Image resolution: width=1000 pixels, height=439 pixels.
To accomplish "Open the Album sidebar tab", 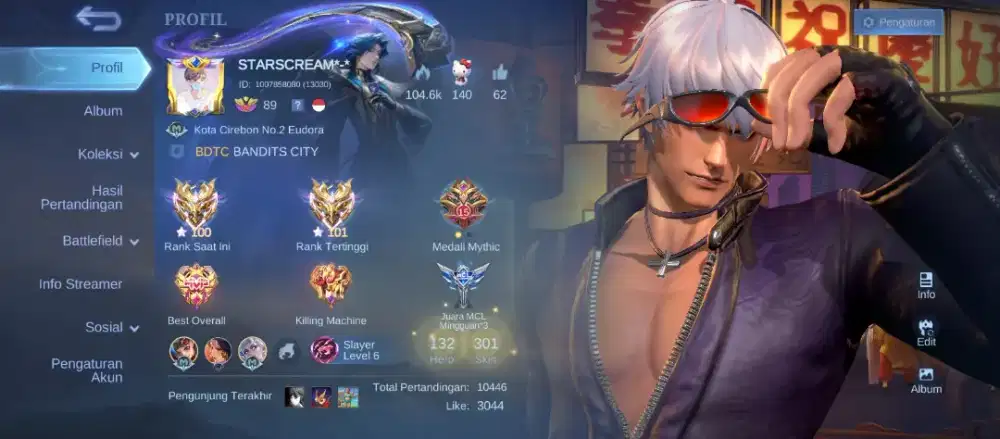I will click(103, 111).
